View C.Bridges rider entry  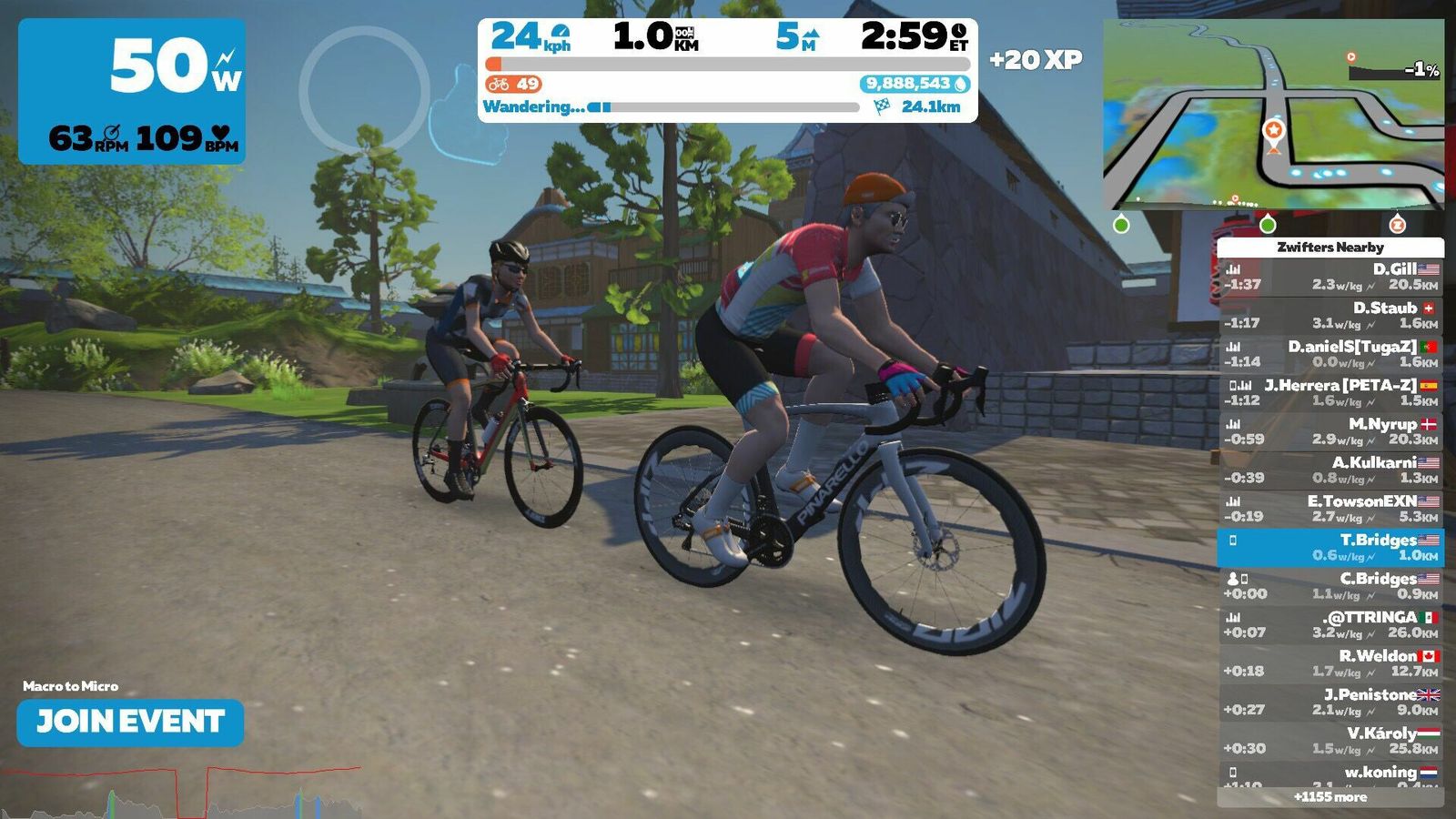[1330, 586]
